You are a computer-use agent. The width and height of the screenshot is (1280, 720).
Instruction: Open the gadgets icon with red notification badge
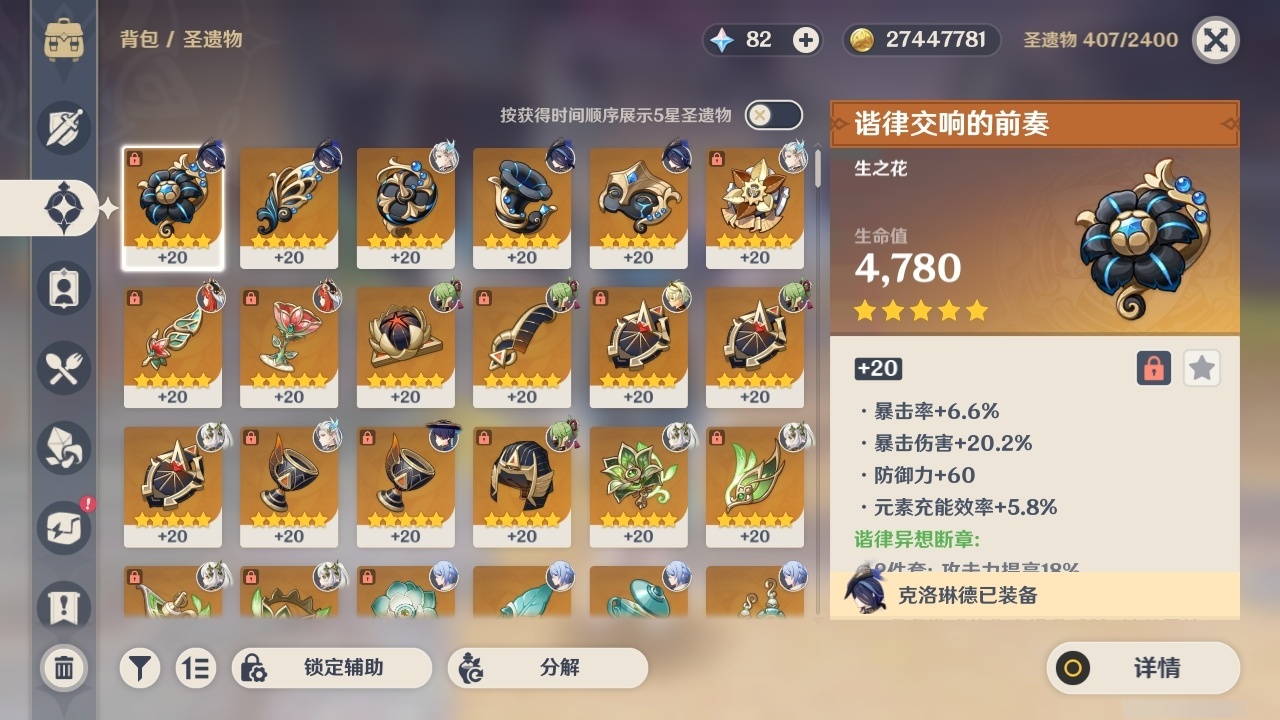pyautogui.click(x=63, y=527)
